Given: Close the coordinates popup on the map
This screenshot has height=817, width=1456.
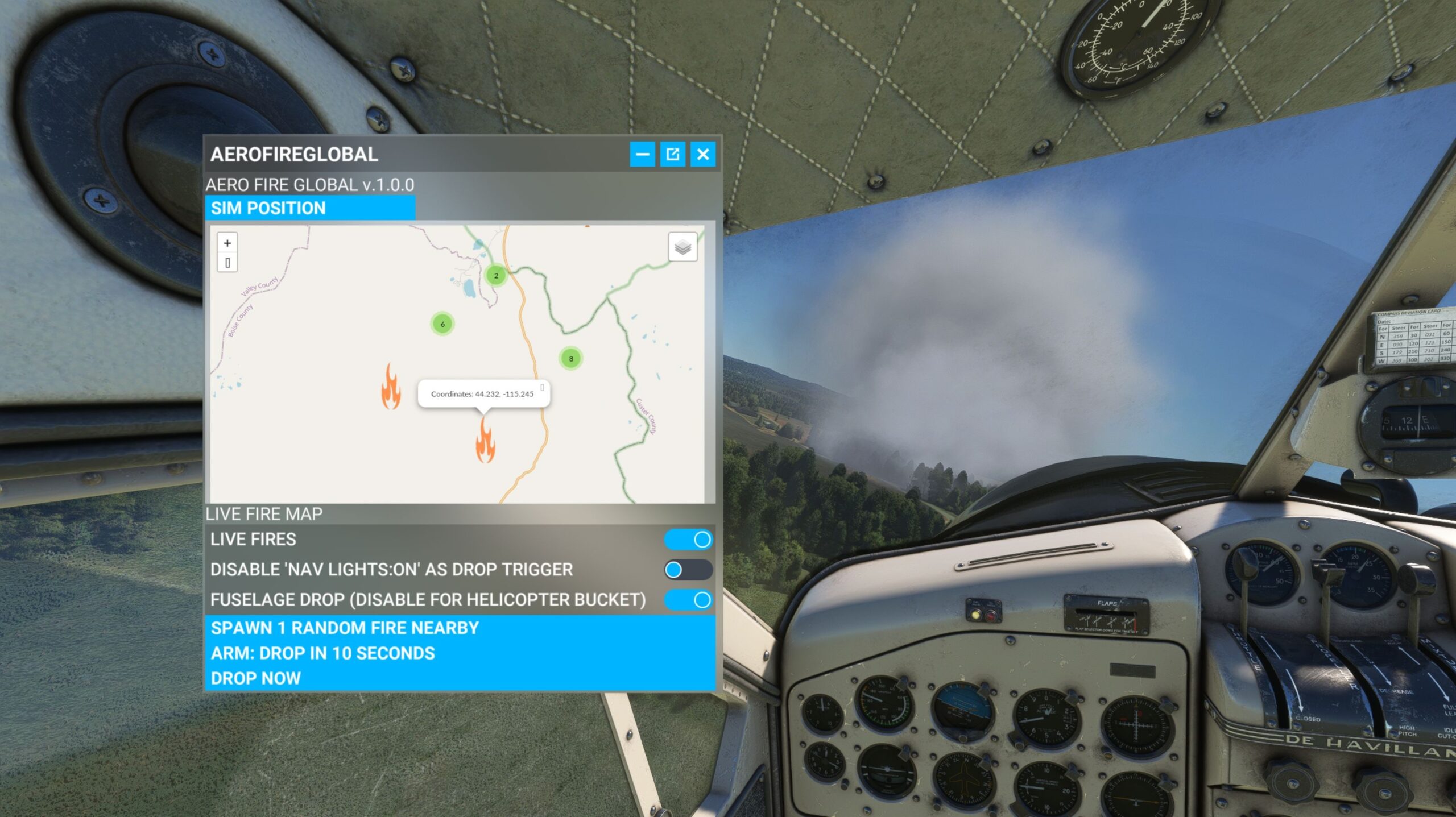Looking at the screenshot, I should [x=542, y=388].
